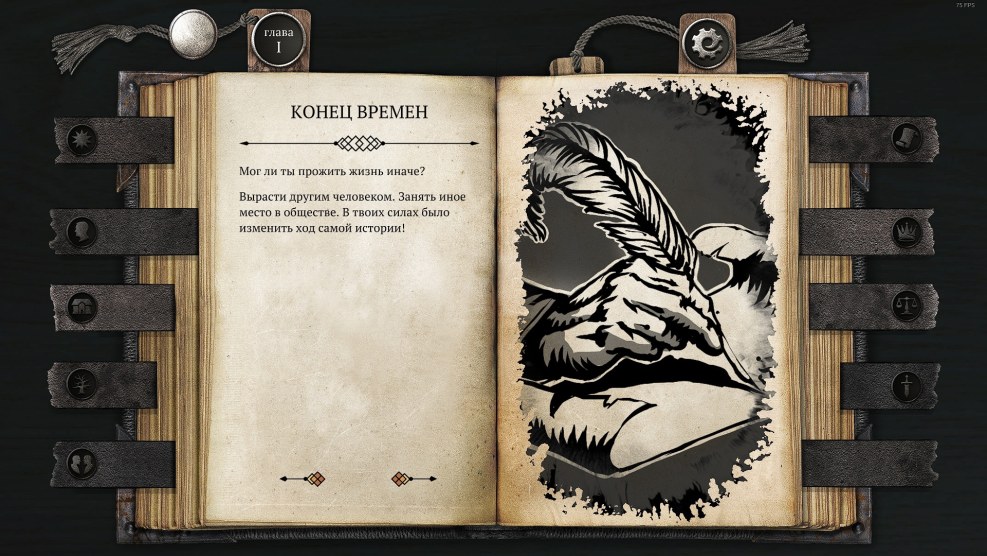Image resolution: width=987 pixels, height=556 pixels.
Task: Open the bare tree bookmark tab
Action: click(82, 384)
